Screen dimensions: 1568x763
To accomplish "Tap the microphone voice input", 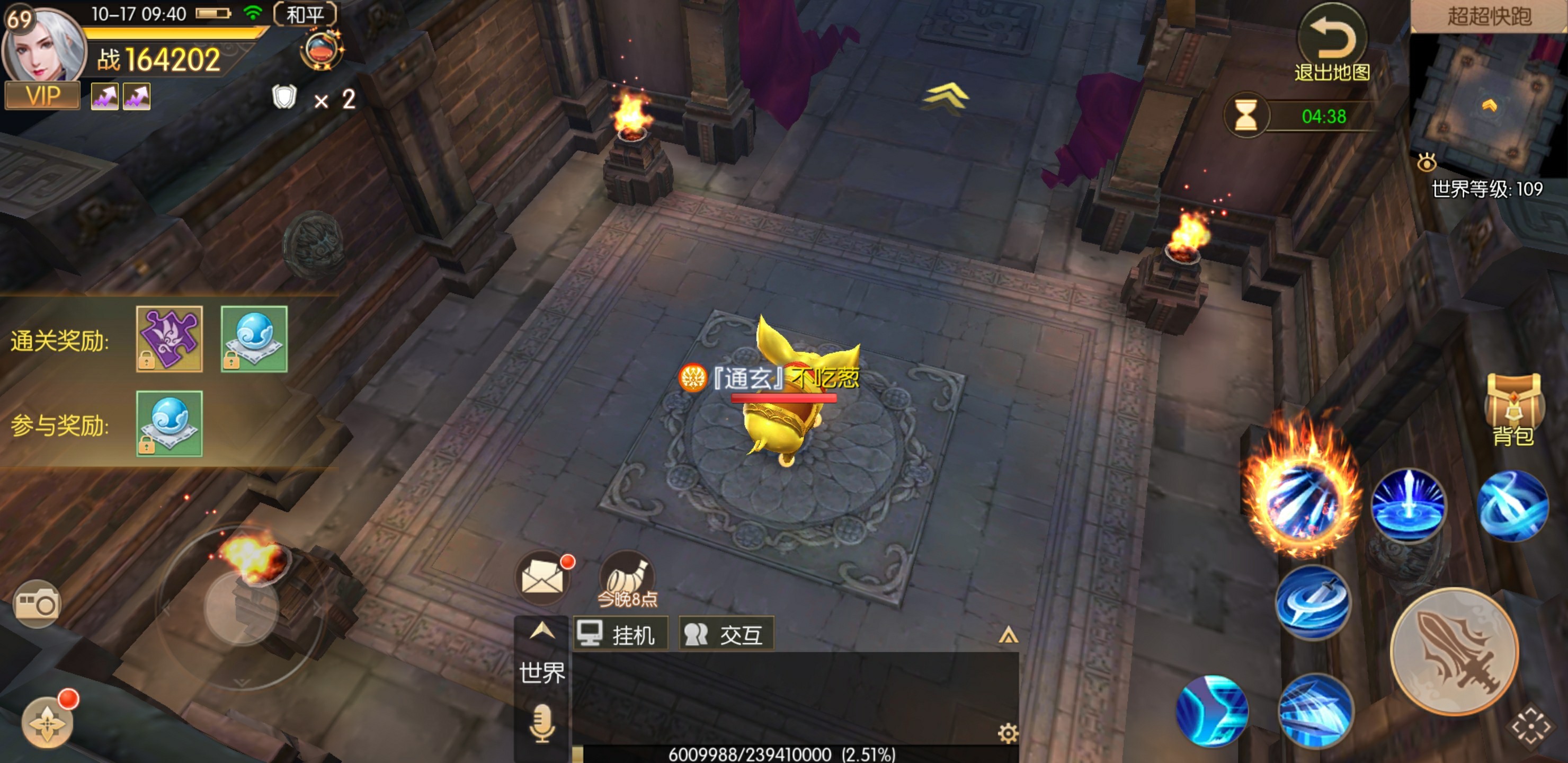I will pyautogui.click(x=541, y=723).
